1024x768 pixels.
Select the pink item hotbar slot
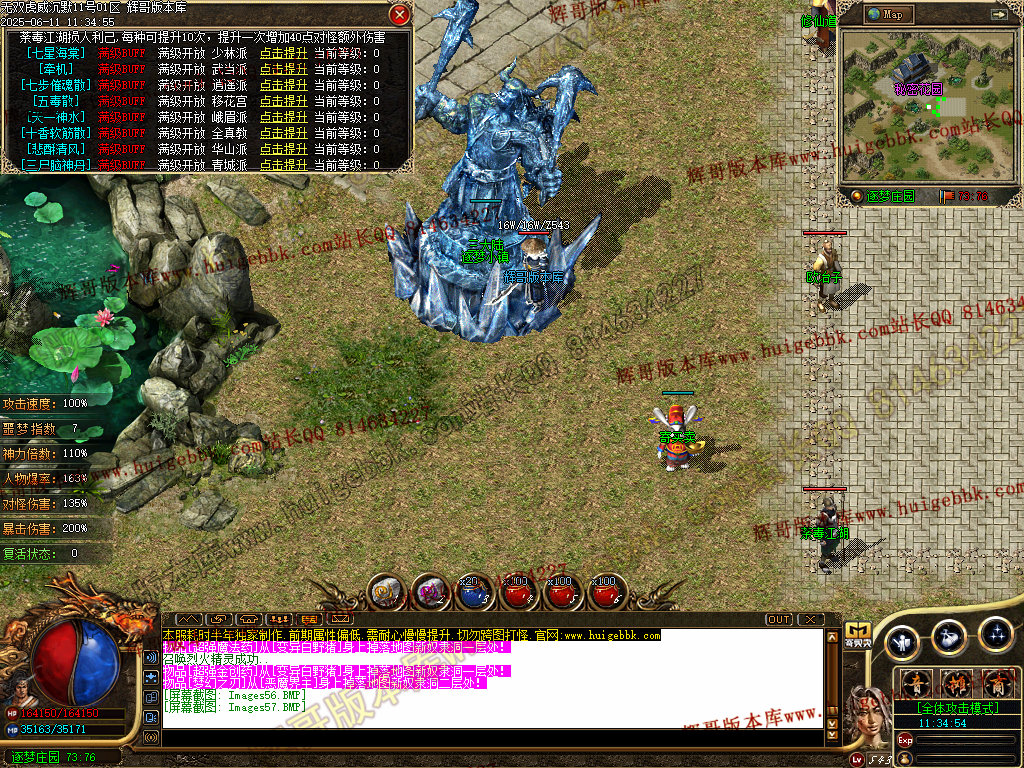pos(429,593)
